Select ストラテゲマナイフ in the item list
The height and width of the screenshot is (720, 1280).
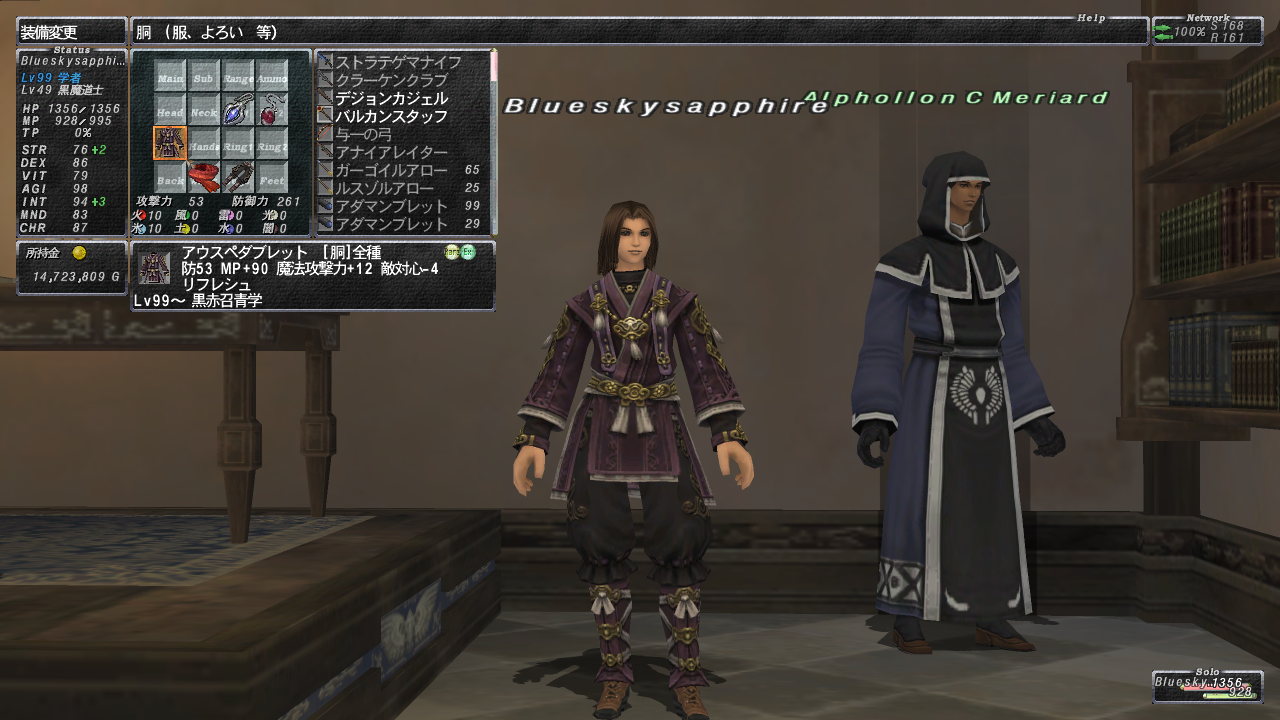(399, 62)
